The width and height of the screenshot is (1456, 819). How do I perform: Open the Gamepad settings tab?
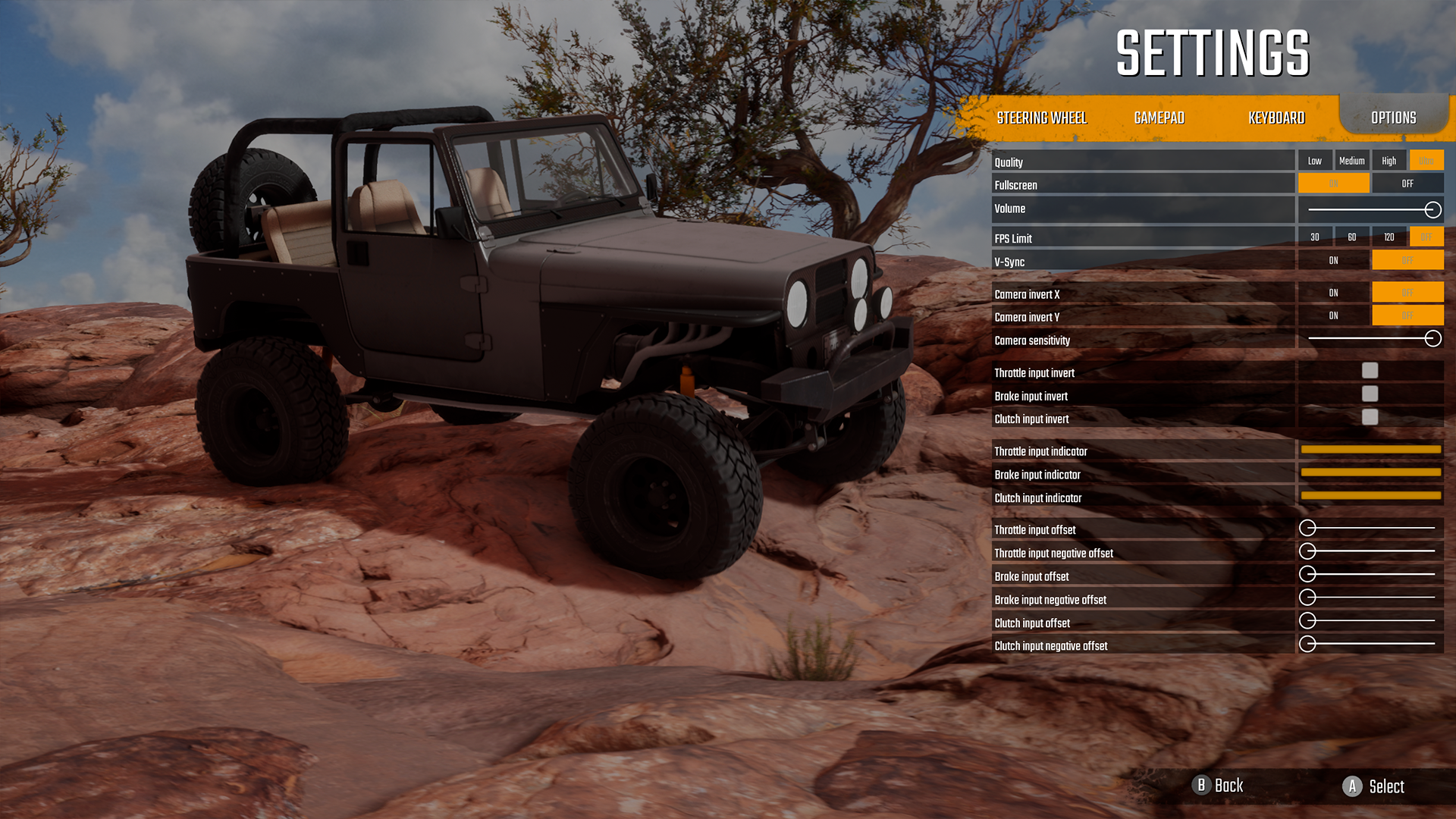[x=1159, y=118]
